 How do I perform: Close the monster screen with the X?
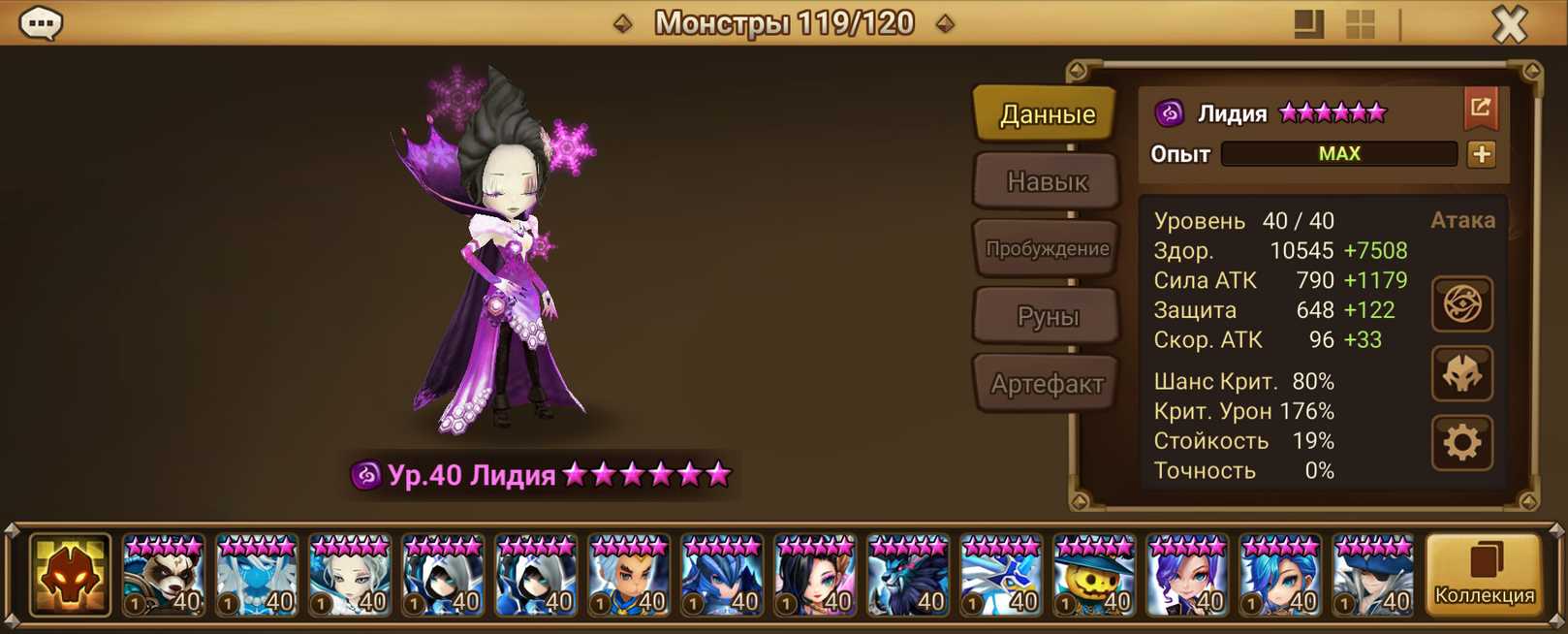[x=1509, y=24]
